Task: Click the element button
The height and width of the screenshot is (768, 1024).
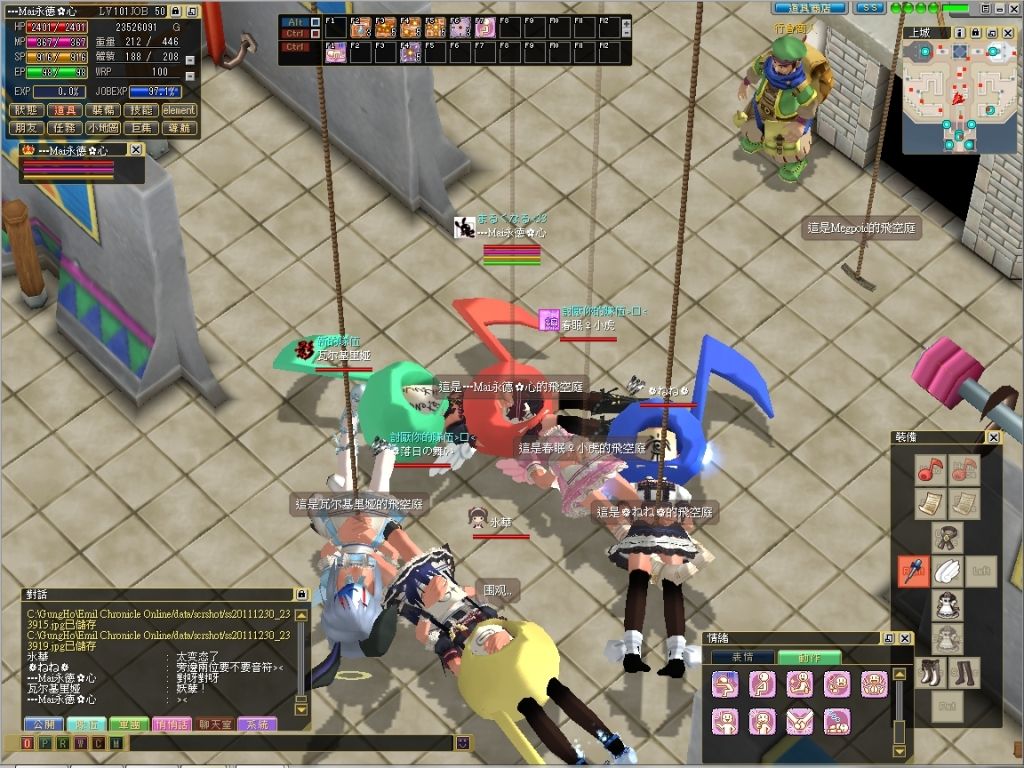Action: [179, 110]
